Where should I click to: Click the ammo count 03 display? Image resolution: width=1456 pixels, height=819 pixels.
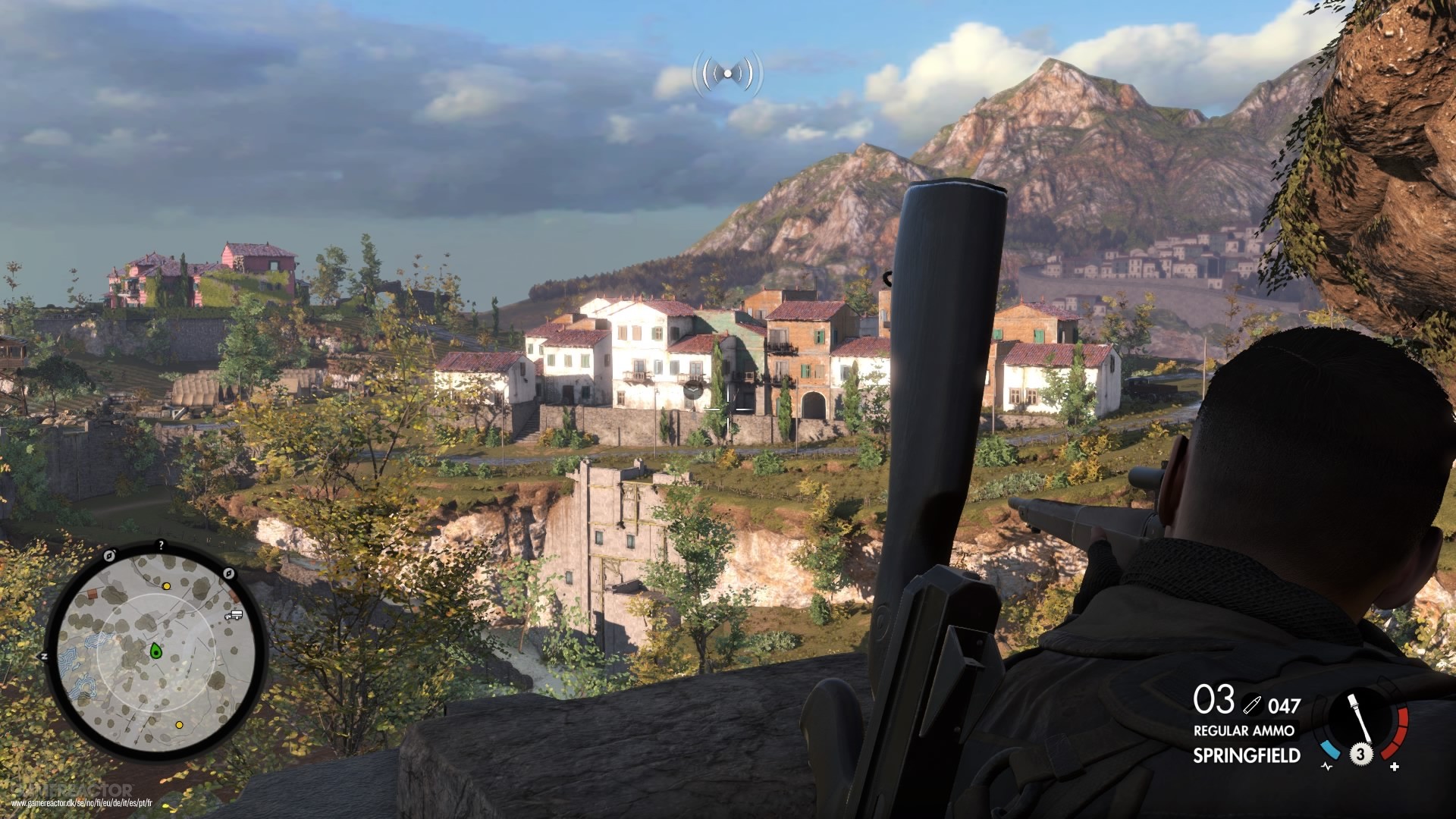click(x=1215, y=701)
